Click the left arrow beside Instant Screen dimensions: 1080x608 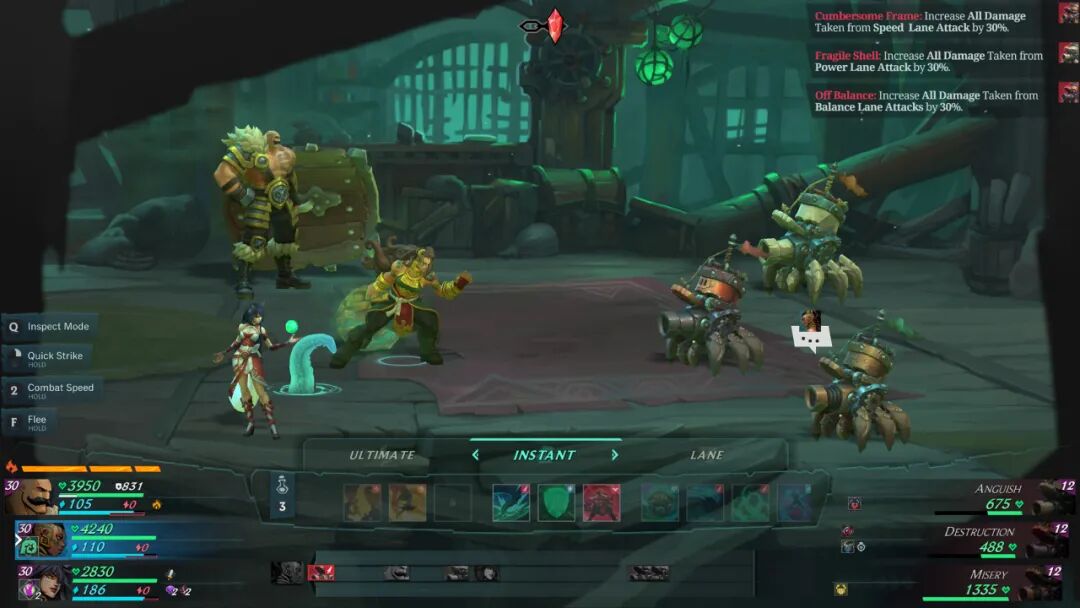476,455
